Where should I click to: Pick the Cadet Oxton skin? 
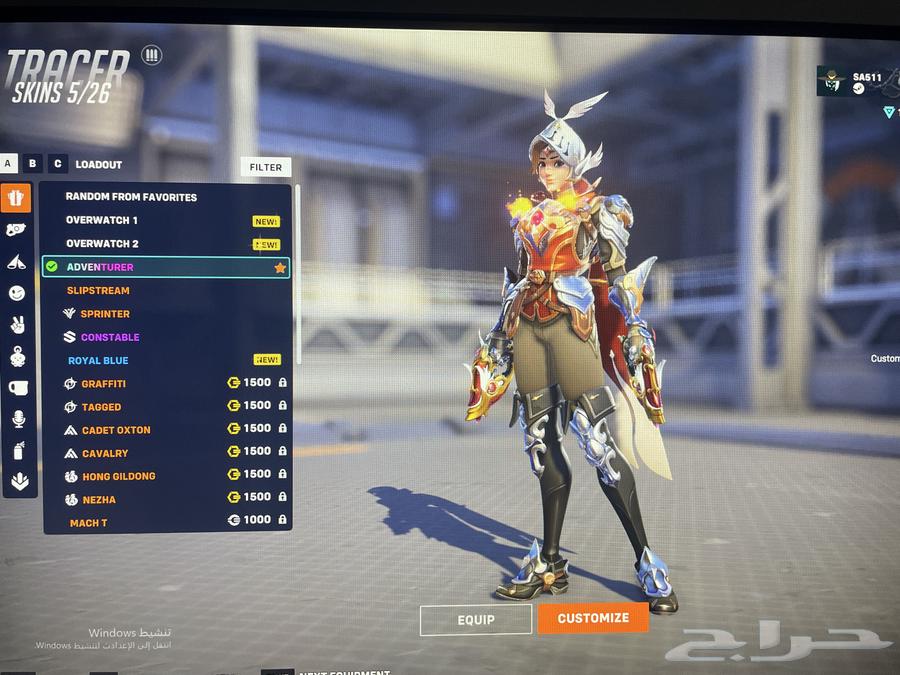[x=116, y=430]
